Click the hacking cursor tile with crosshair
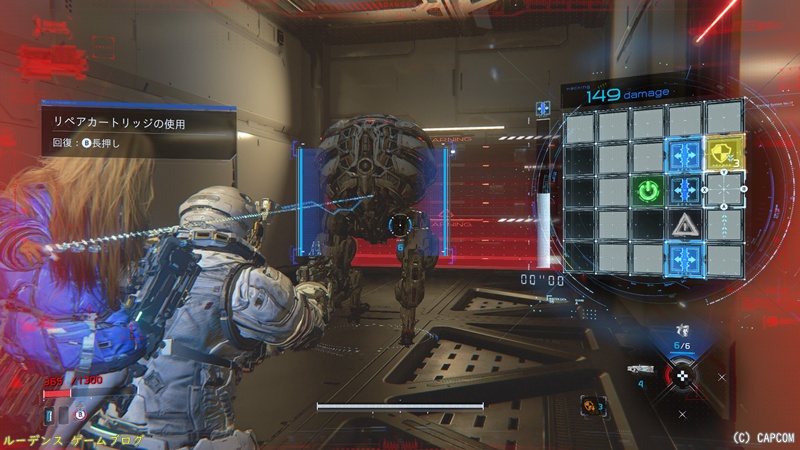The width and height of the screenshot is (800, 450). (722, 189)
